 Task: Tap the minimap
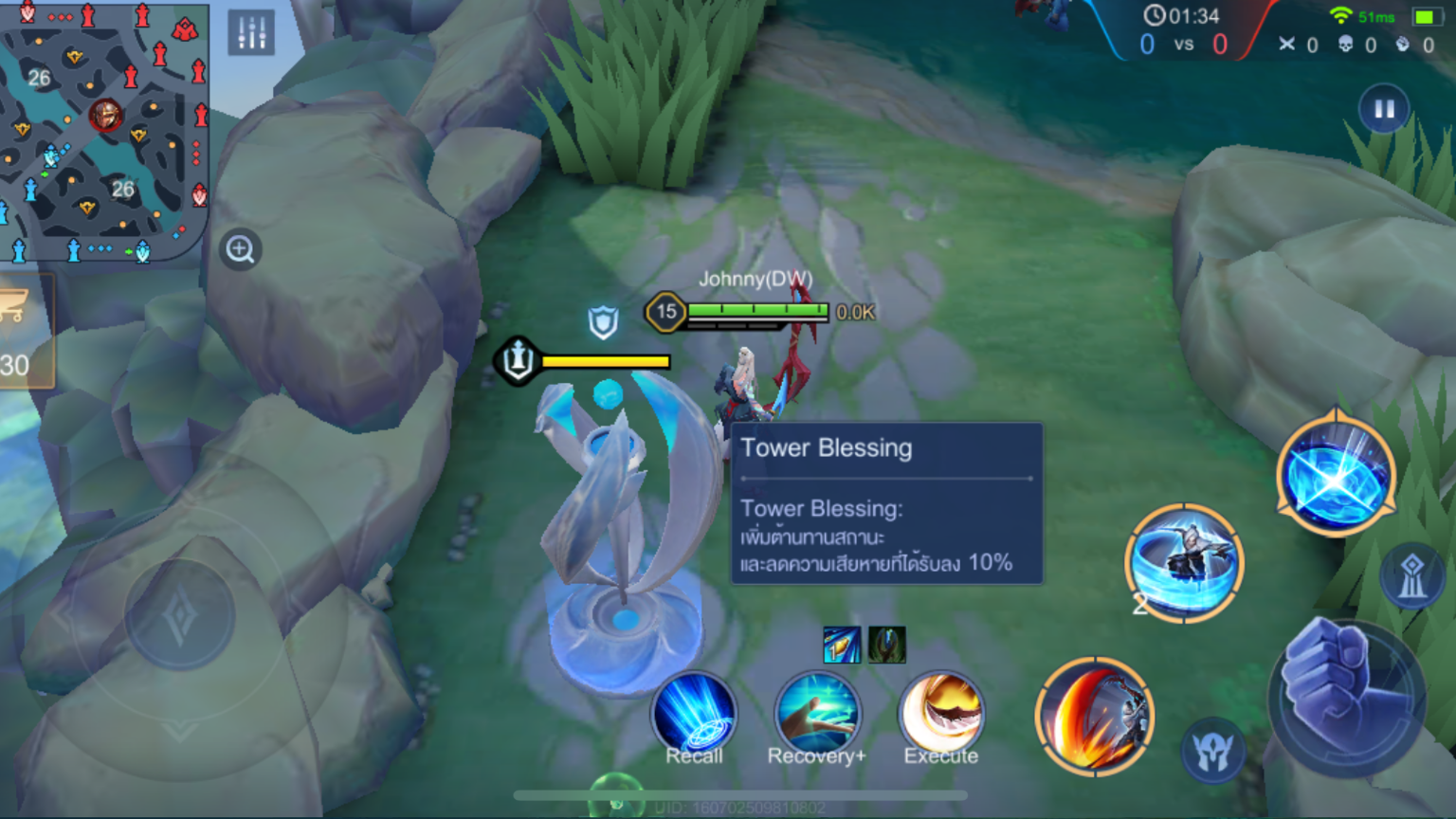pyautogui.click(x=102, y=131)
